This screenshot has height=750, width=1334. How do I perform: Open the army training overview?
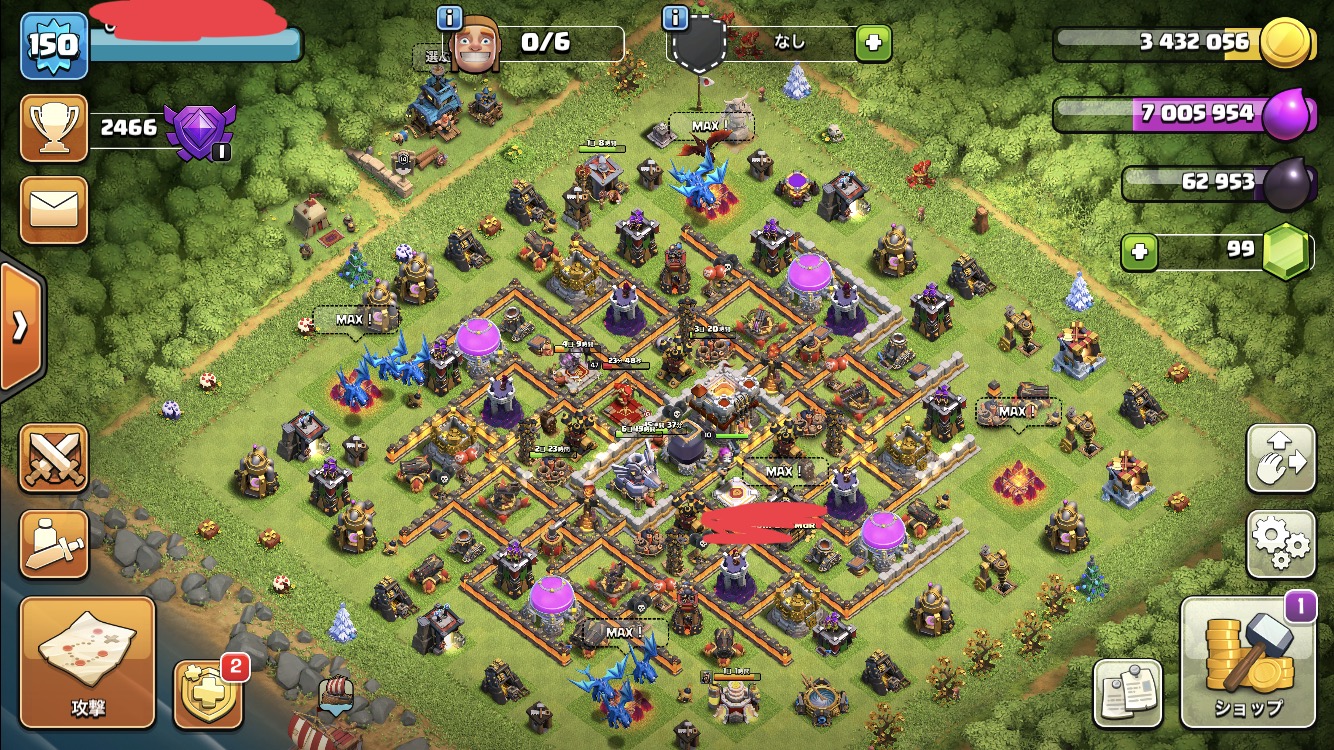click(x=54, y=543)
